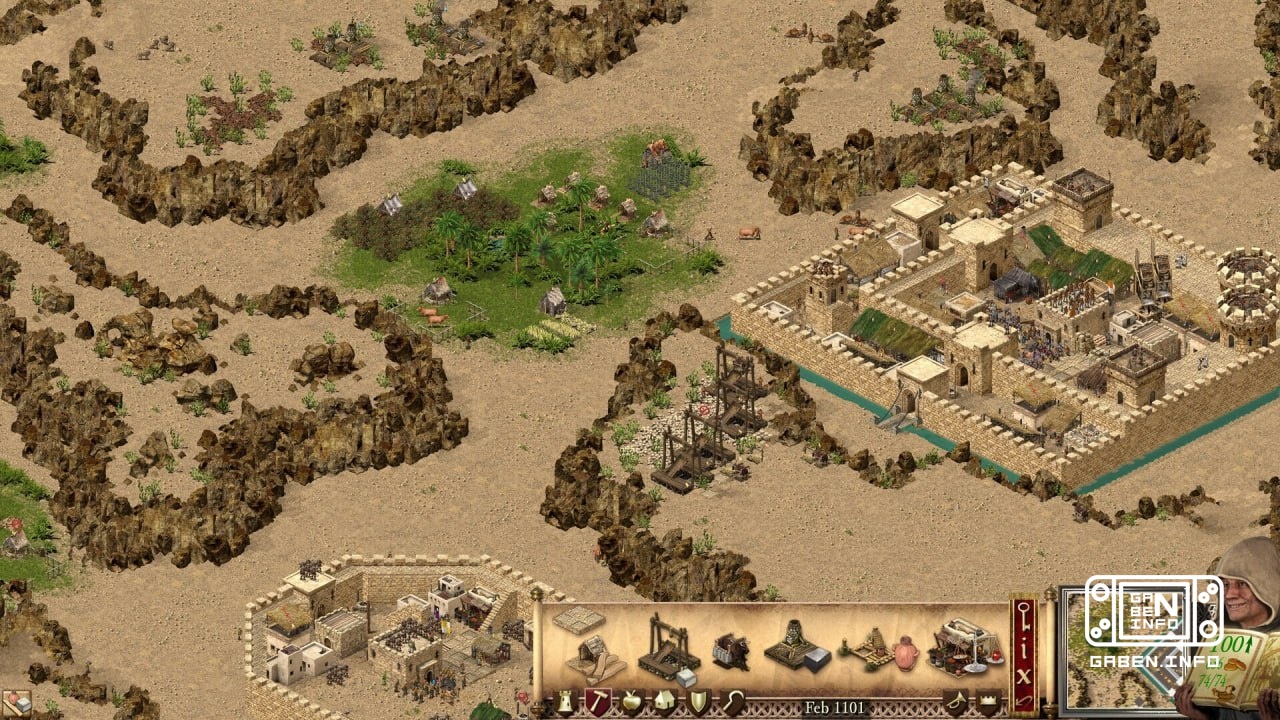Select the X delete building tool
The height and width of the screenshot is (720, 1280).
pyautogui.click(x=1024, y=675)
